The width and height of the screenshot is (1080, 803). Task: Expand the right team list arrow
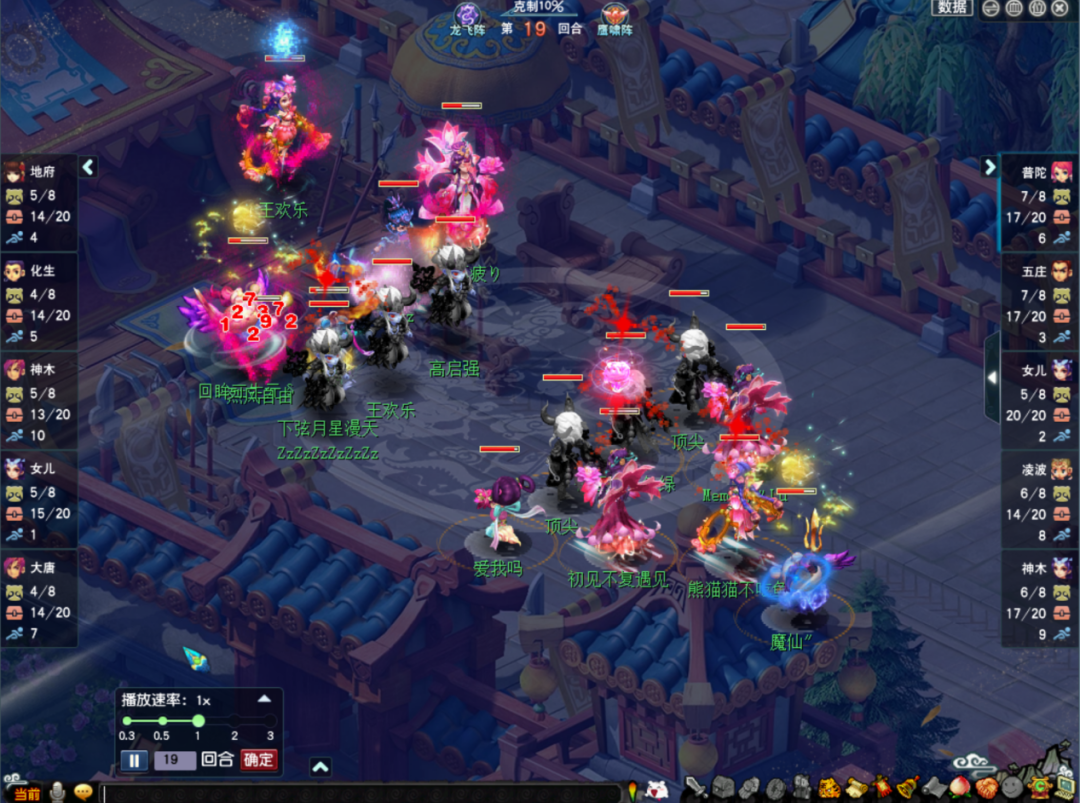coord(990,167)
